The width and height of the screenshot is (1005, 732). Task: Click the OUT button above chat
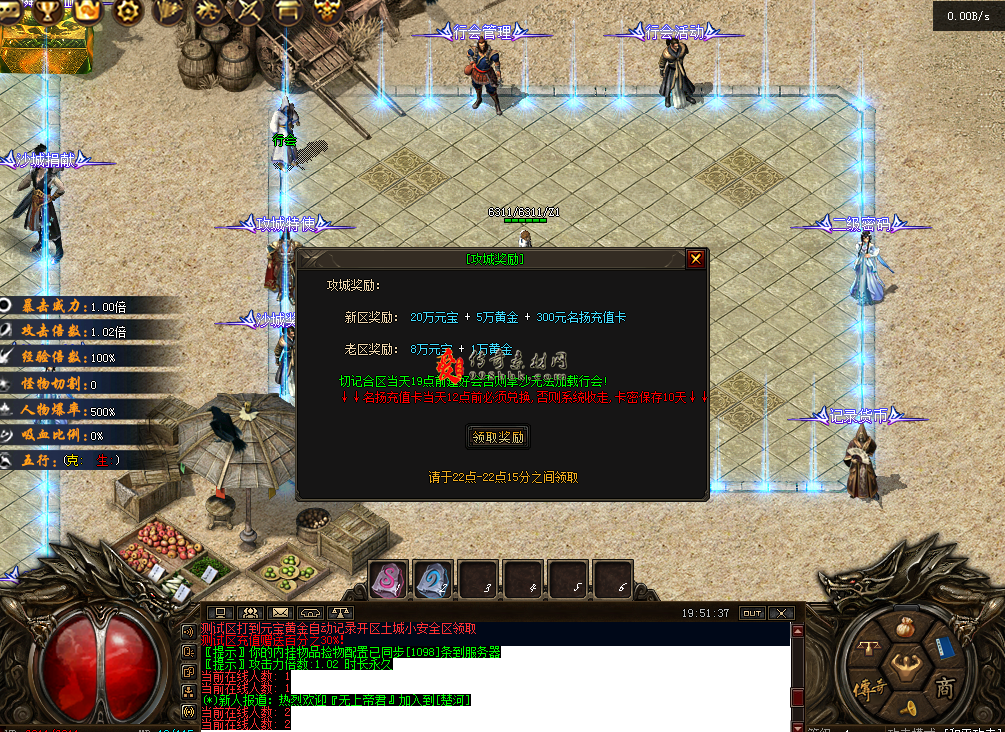[751, 613]
